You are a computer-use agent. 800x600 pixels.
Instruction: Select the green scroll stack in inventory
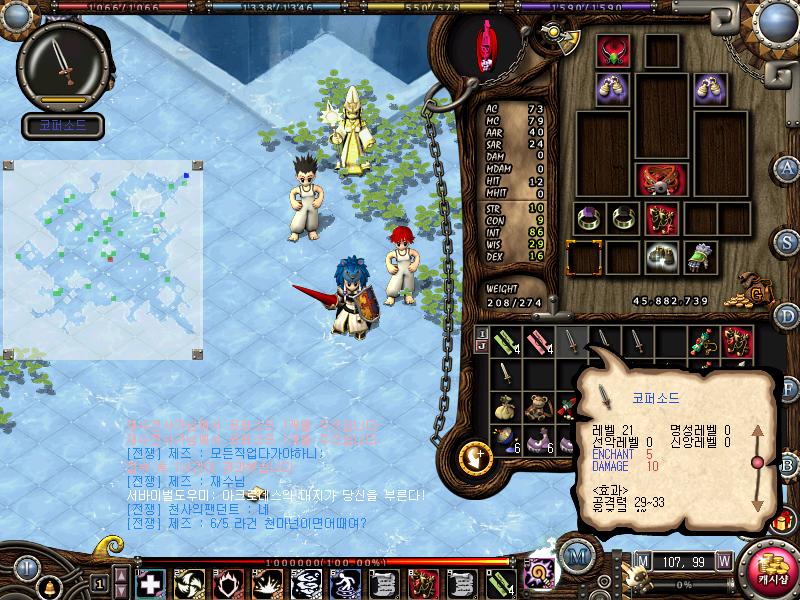coord(507,341)
